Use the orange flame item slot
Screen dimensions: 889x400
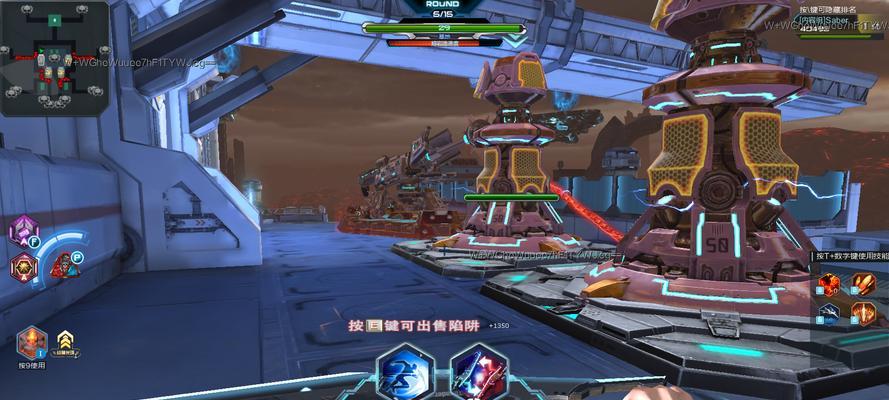[31, 342]
